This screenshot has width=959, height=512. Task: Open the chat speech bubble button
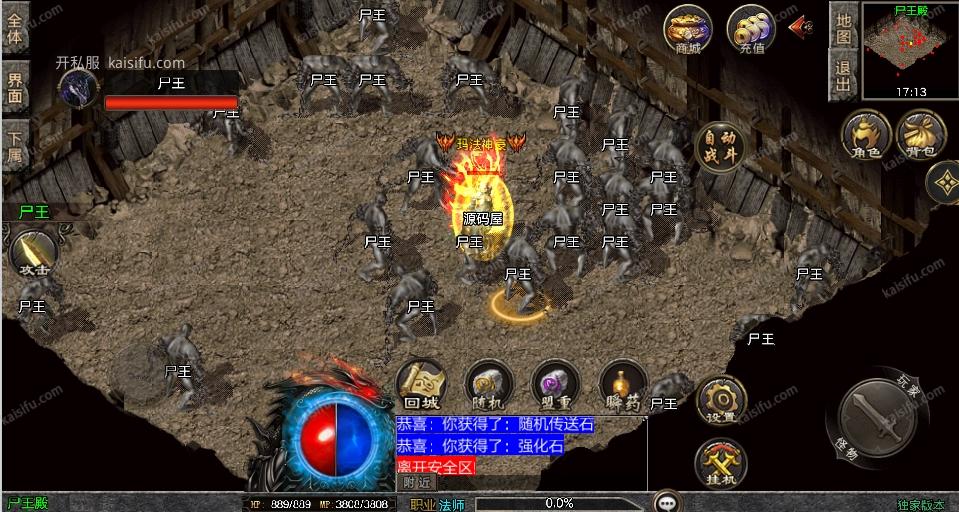(x=667, y=502)
